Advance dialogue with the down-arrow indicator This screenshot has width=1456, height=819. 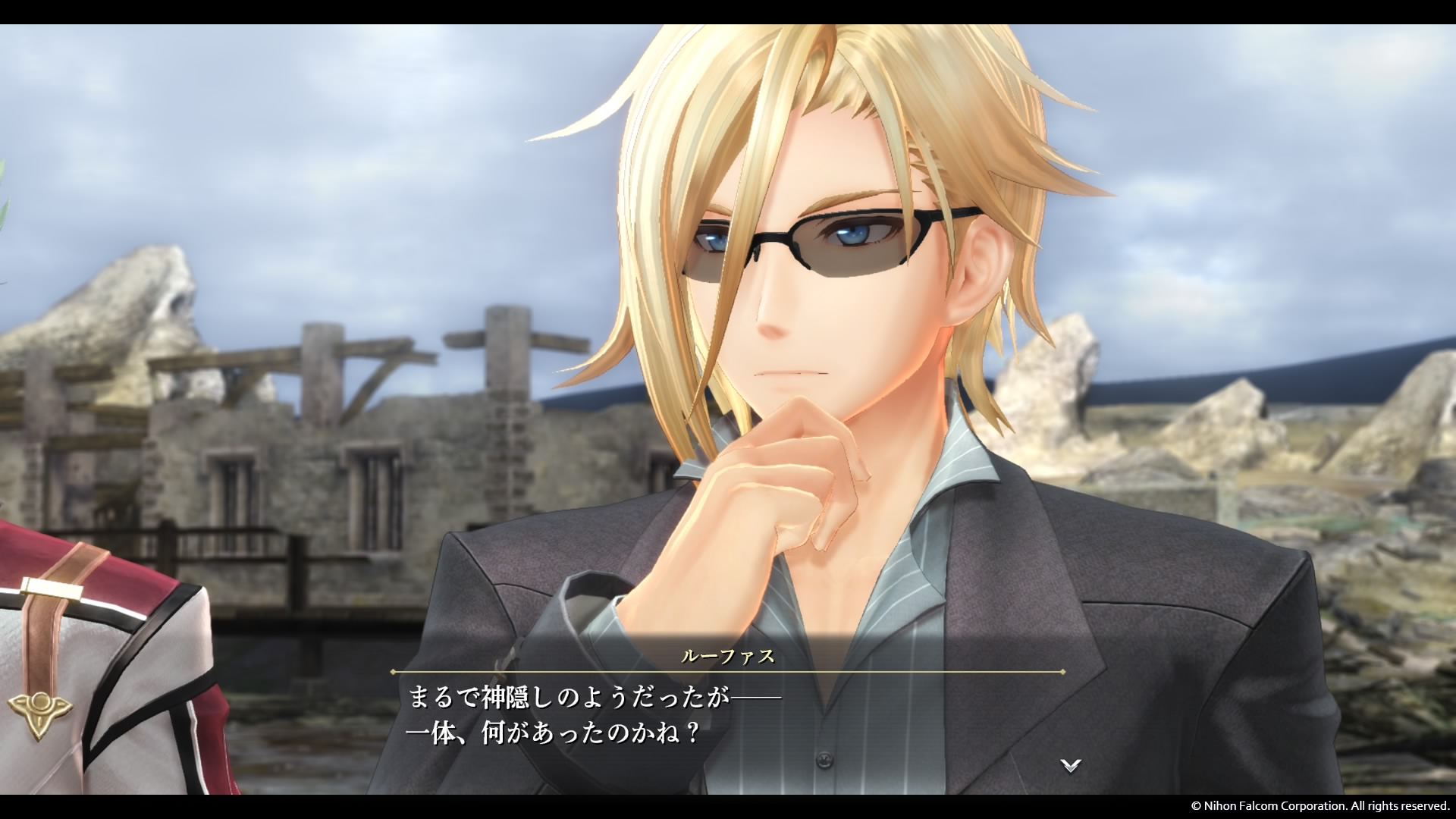coord(1070,766)
